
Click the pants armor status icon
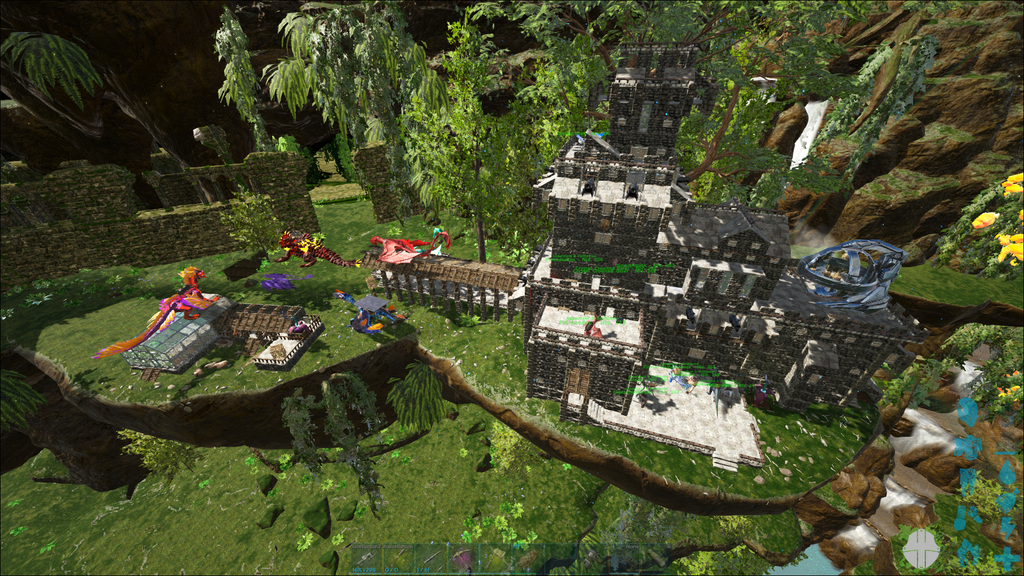[x=966, y=480]
